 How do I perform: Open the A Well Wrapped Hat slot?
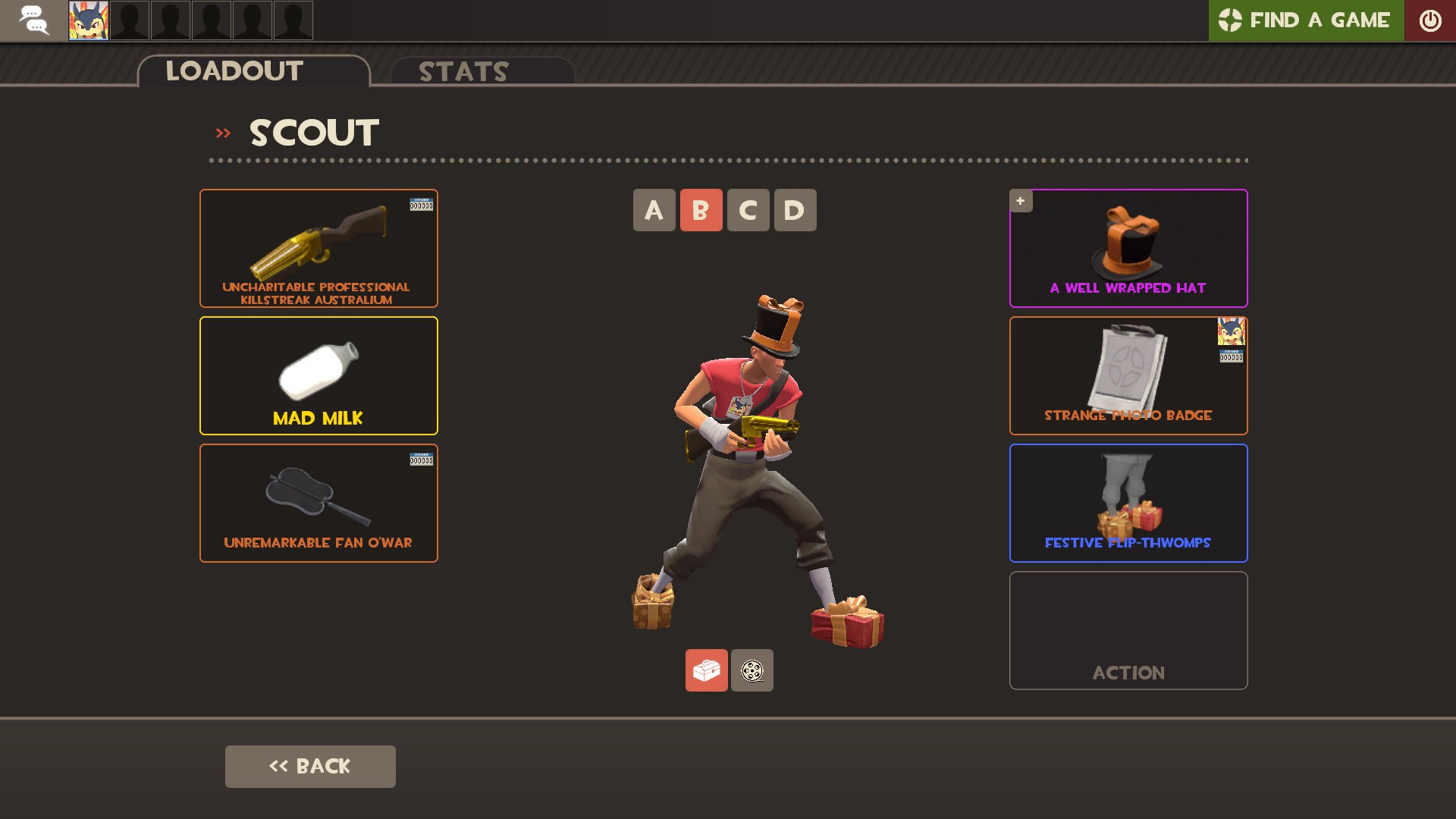[1128, 248]
